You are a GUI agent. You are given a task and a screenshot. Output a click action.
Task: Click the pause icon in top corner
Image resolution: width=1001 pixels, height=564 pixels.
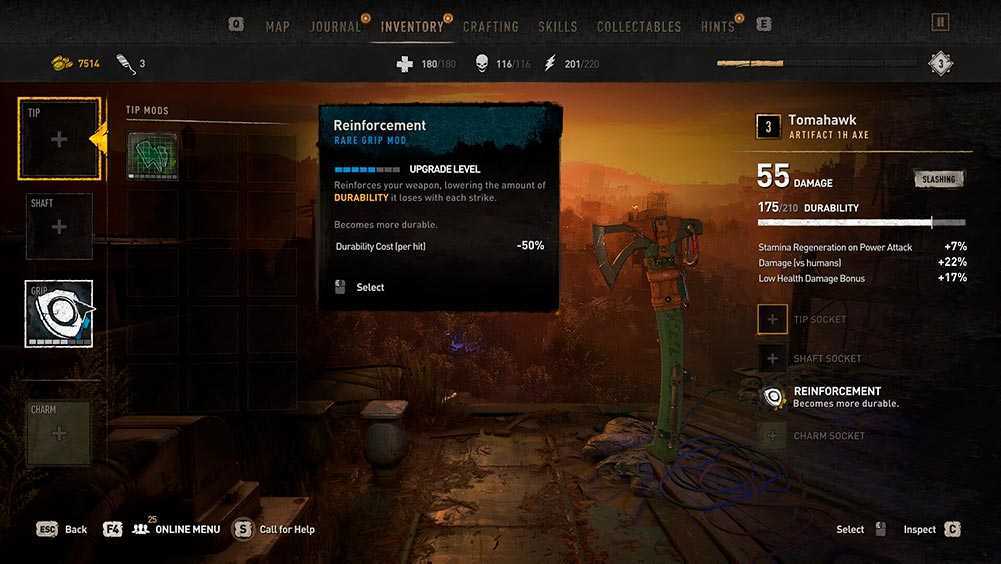[940, 22]
